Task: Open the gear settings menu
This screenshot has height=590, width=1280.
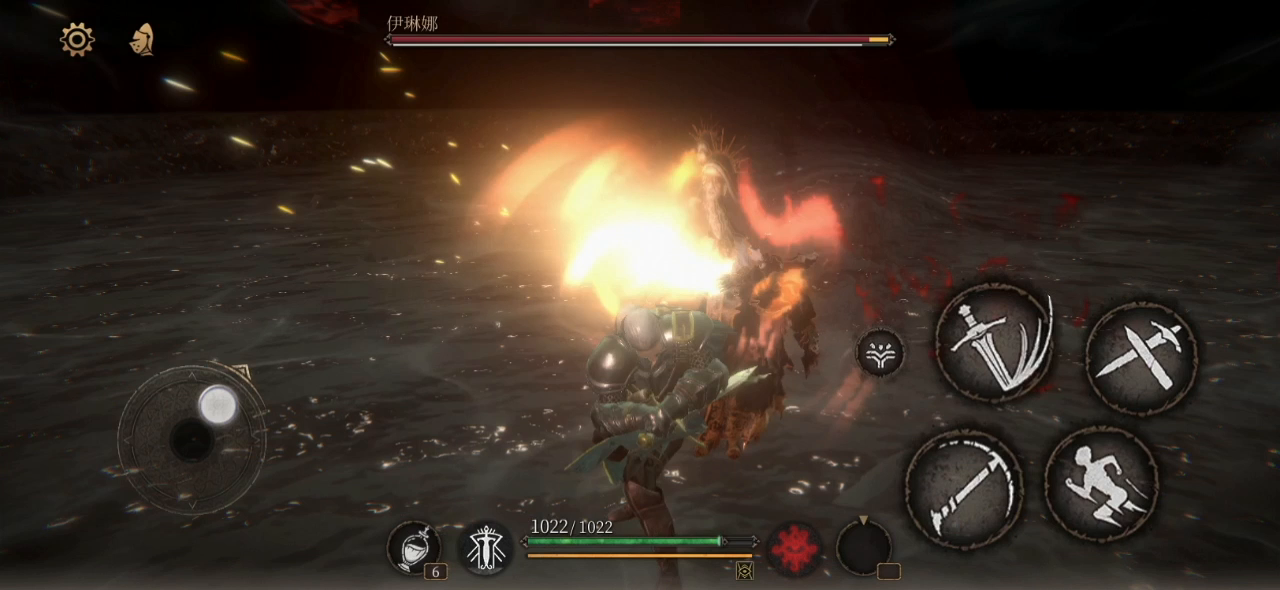Action: click(77, 39)
